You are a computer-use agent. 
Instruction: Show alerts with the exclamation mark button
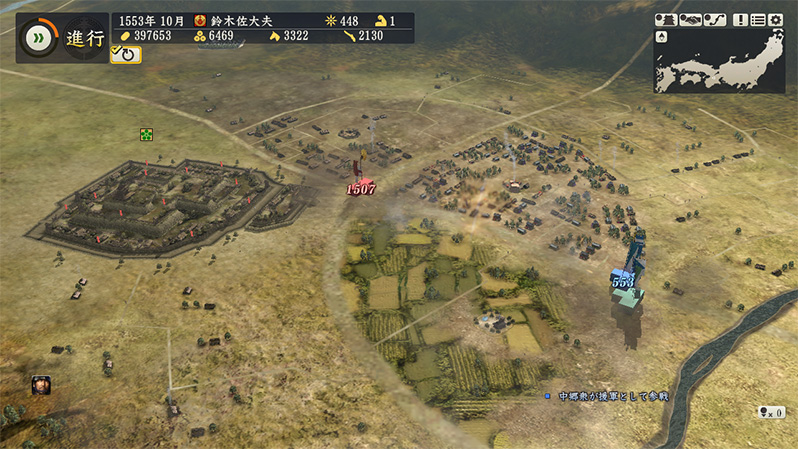pyautogui.click(x=740, y=19)
